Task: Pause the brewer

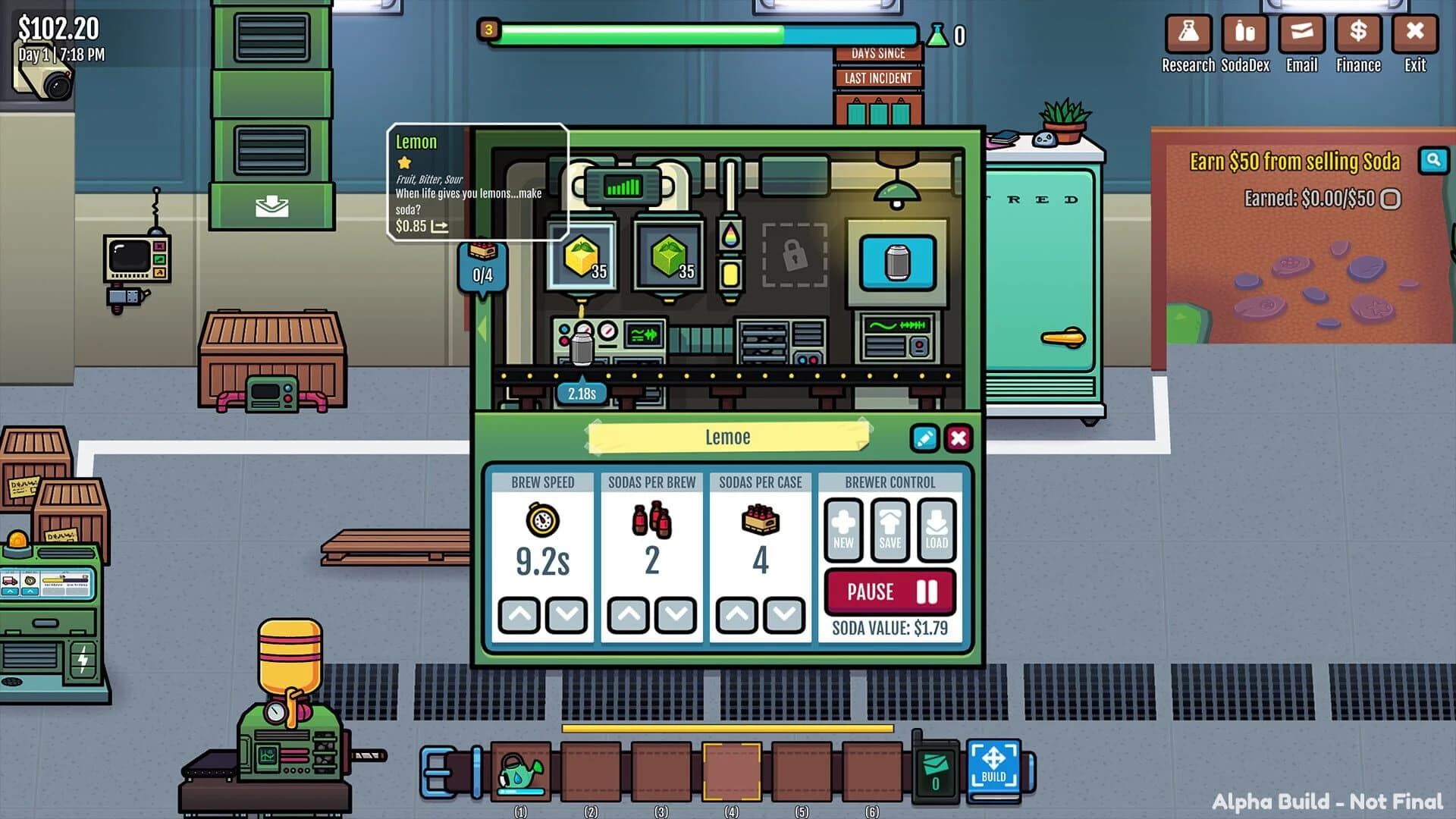Action: click(x=890, y=591)
